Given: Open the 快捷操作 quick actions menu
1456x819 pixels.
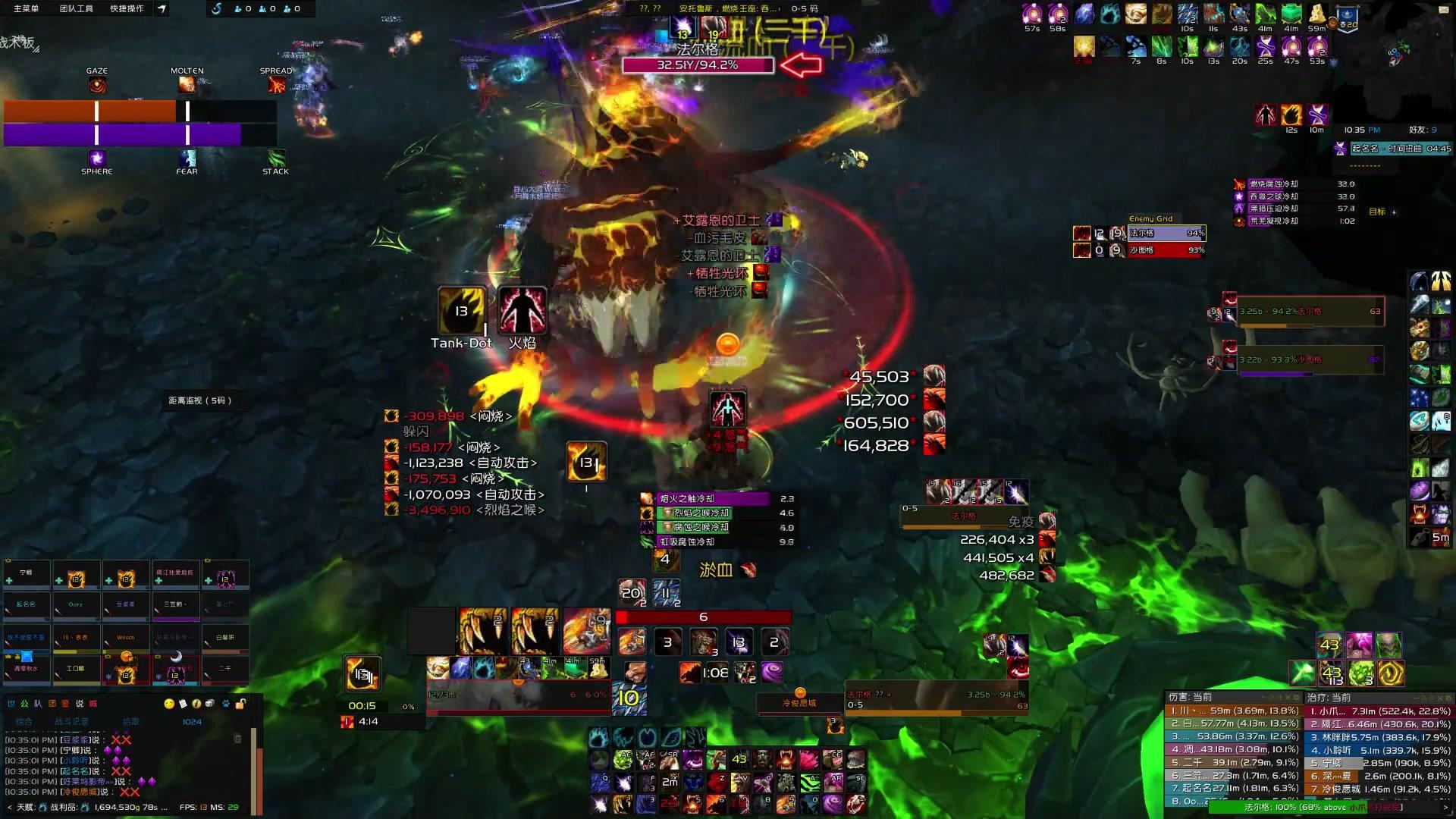Looking at the screenshot, I should [127, 8].
